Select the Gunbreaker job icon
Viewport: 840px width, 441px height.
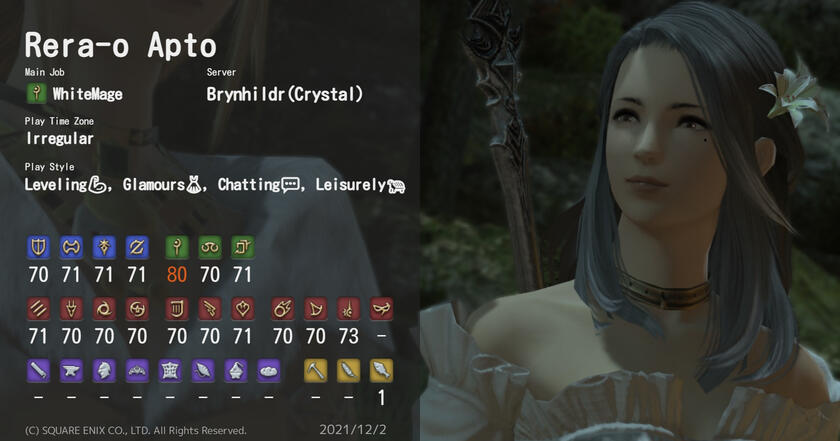click(137, 246)
